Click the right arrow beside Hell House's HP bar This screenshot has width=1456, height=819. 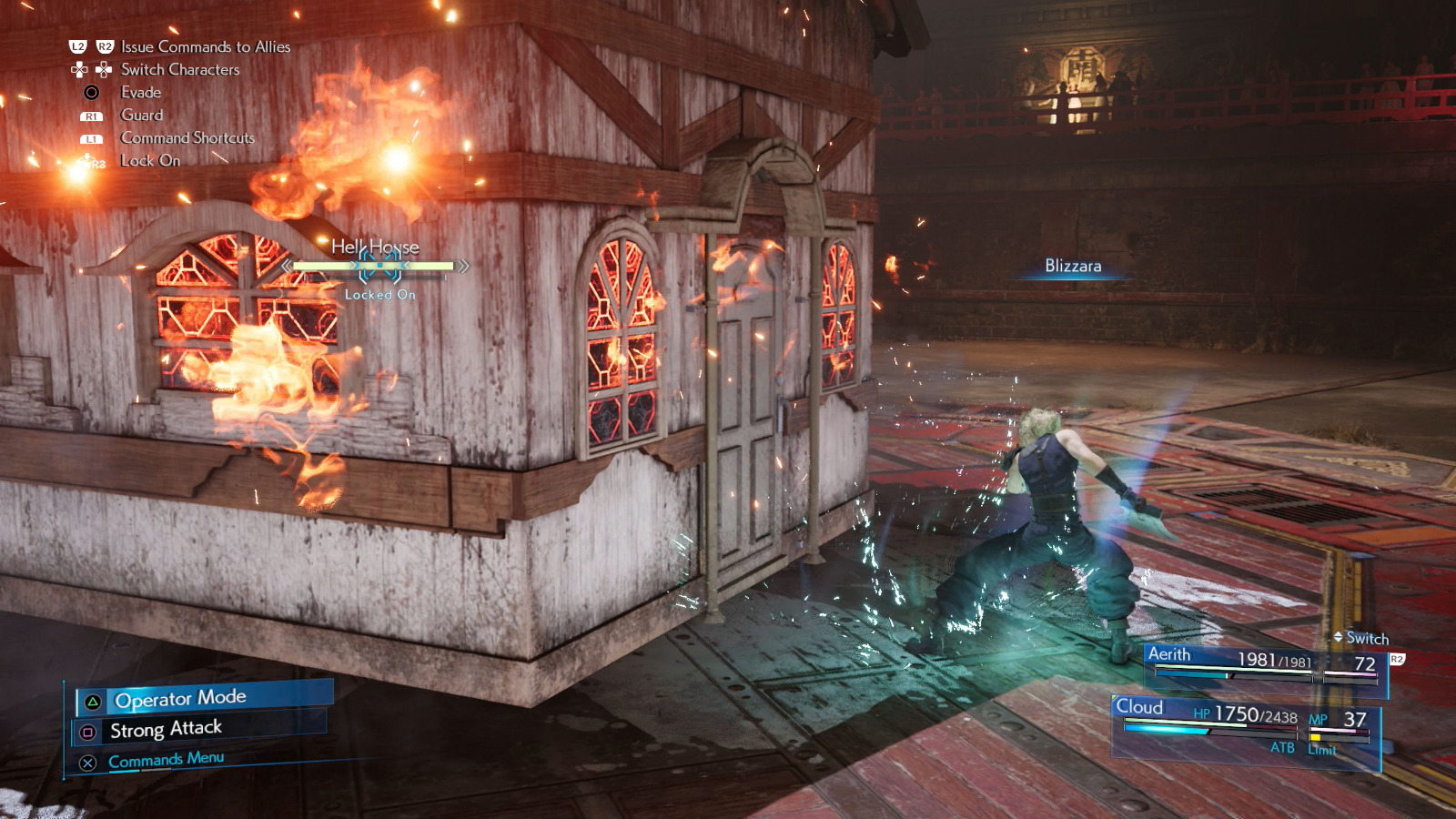pos(464,264)
